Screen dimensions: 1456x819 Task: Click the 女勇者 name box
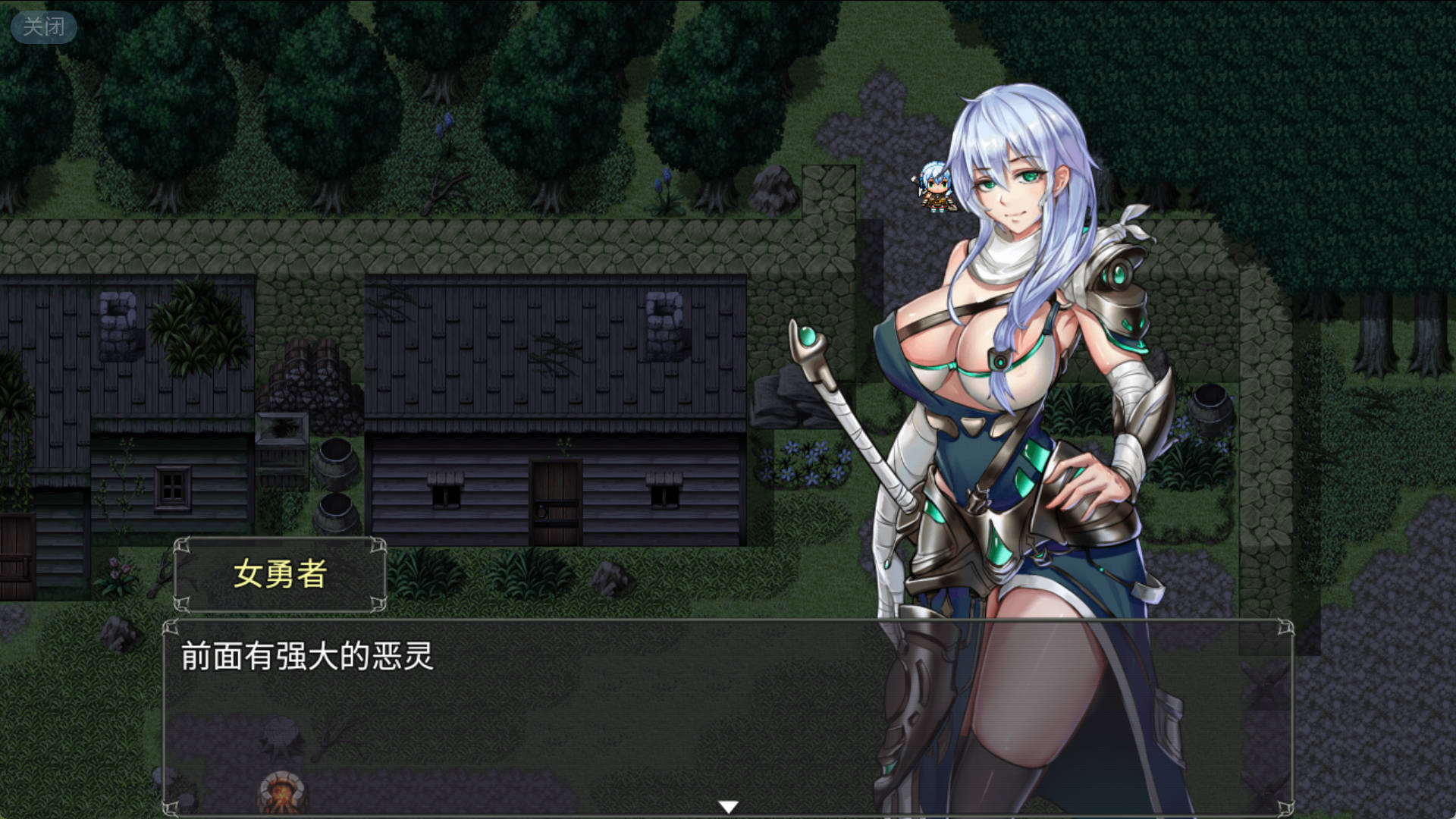(281, 576)
